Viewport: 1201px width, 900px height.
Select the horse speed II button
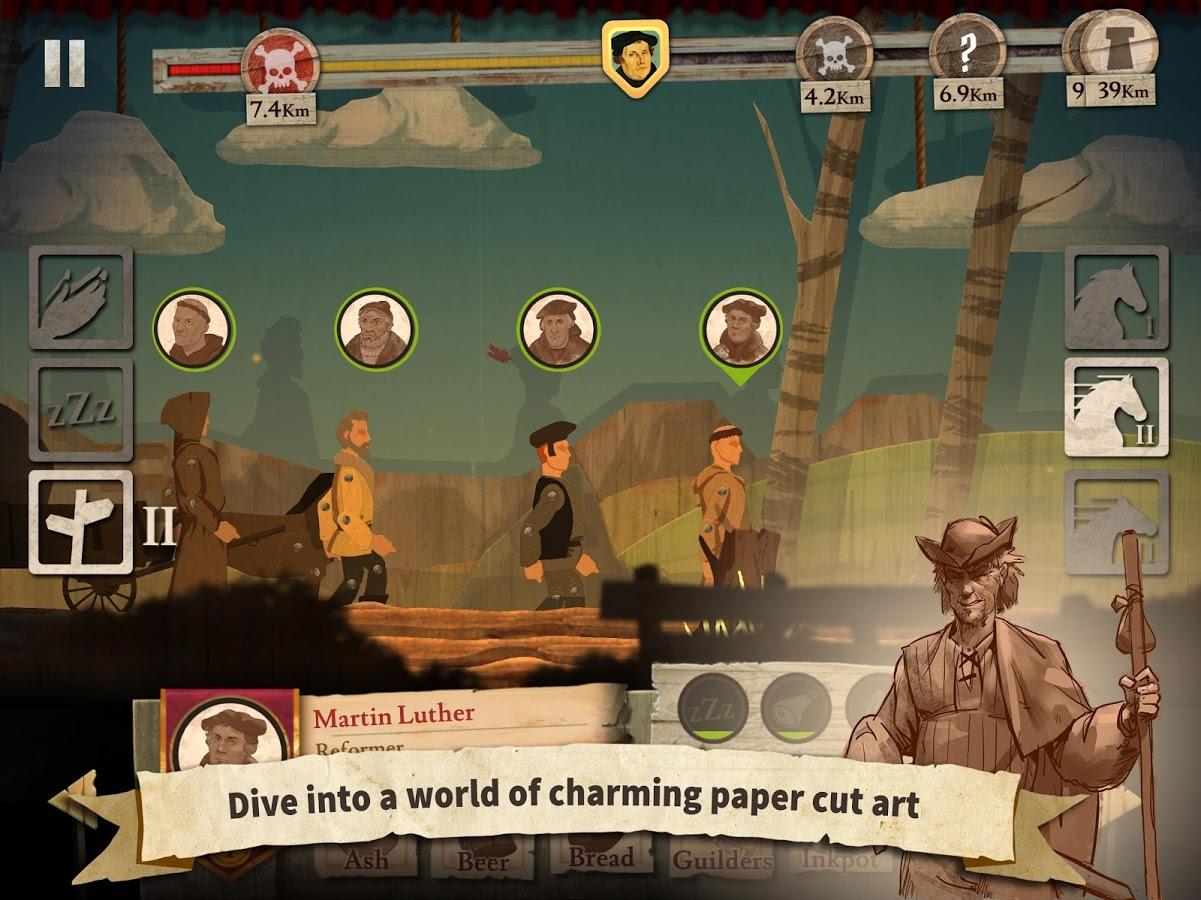pyautogui.click(x=1116, y=407)
